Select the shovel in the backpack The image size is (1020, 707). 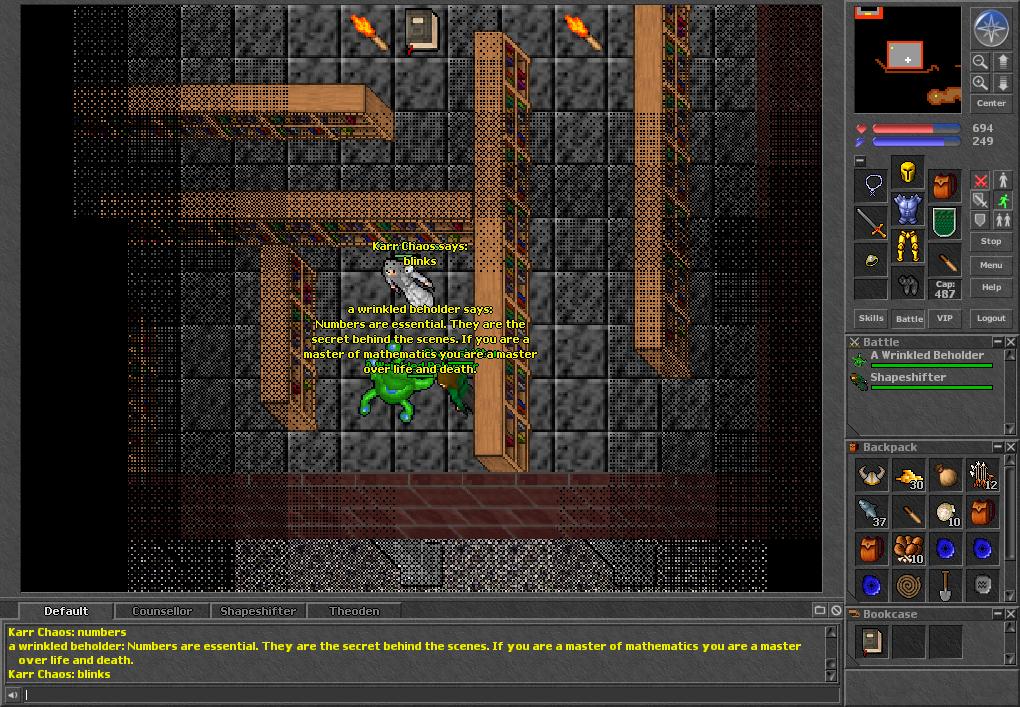[x=945, y=584]
